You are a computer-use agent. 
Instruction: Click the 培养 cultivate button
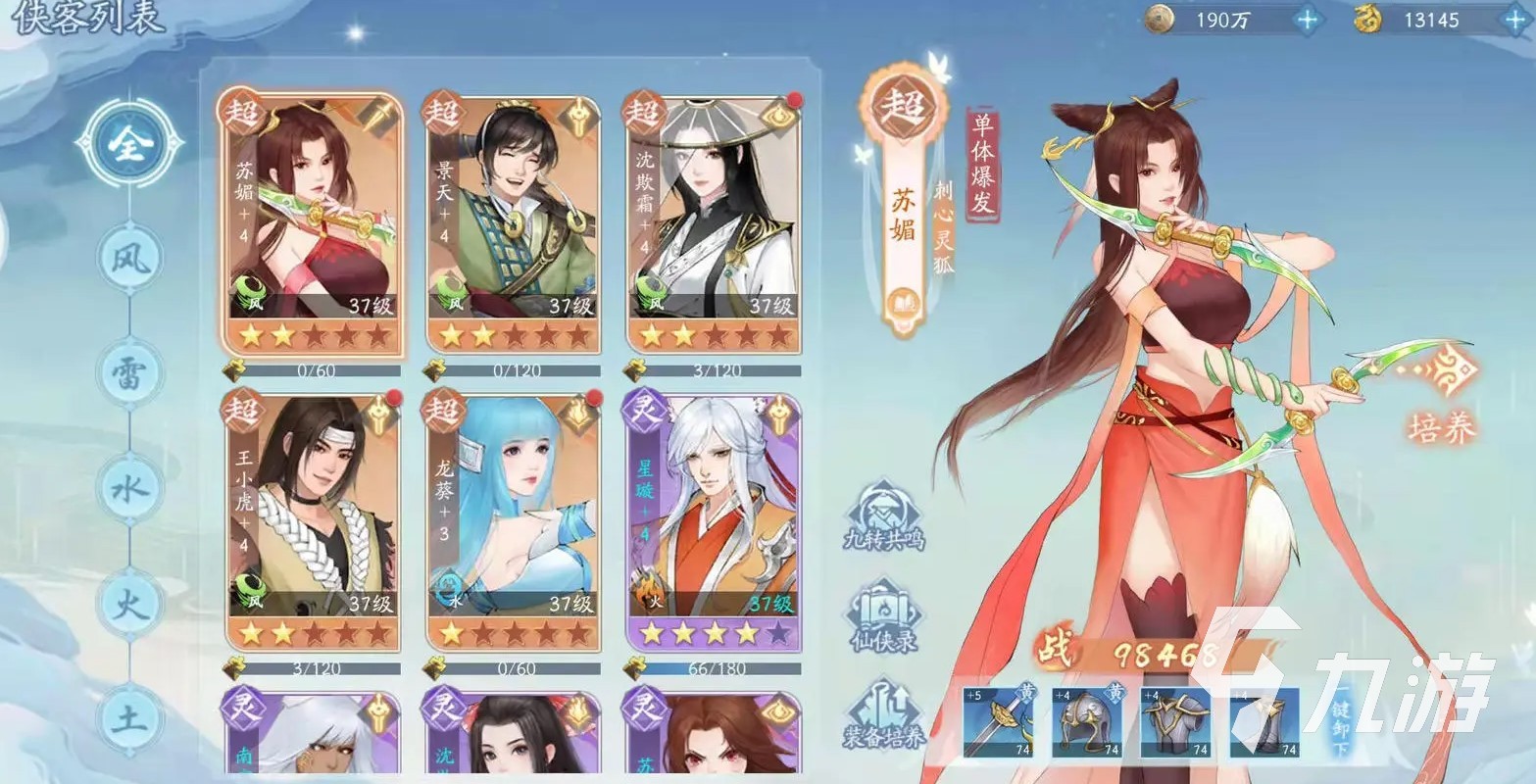click(x=1439, y=397)
